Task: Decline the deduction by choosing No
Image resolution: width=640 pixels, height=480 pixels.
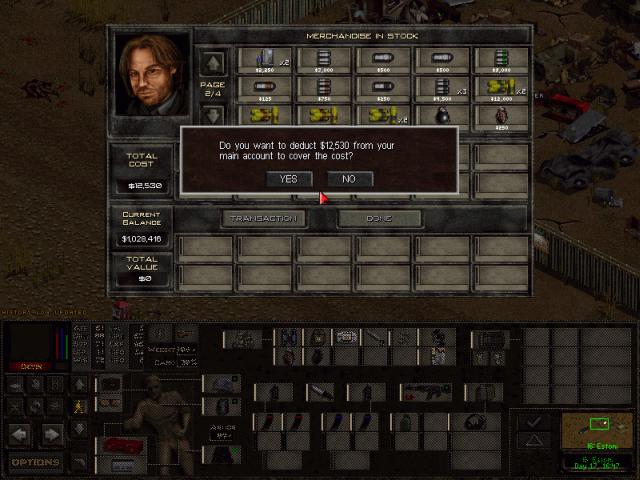Action: (x=348, y=179)
